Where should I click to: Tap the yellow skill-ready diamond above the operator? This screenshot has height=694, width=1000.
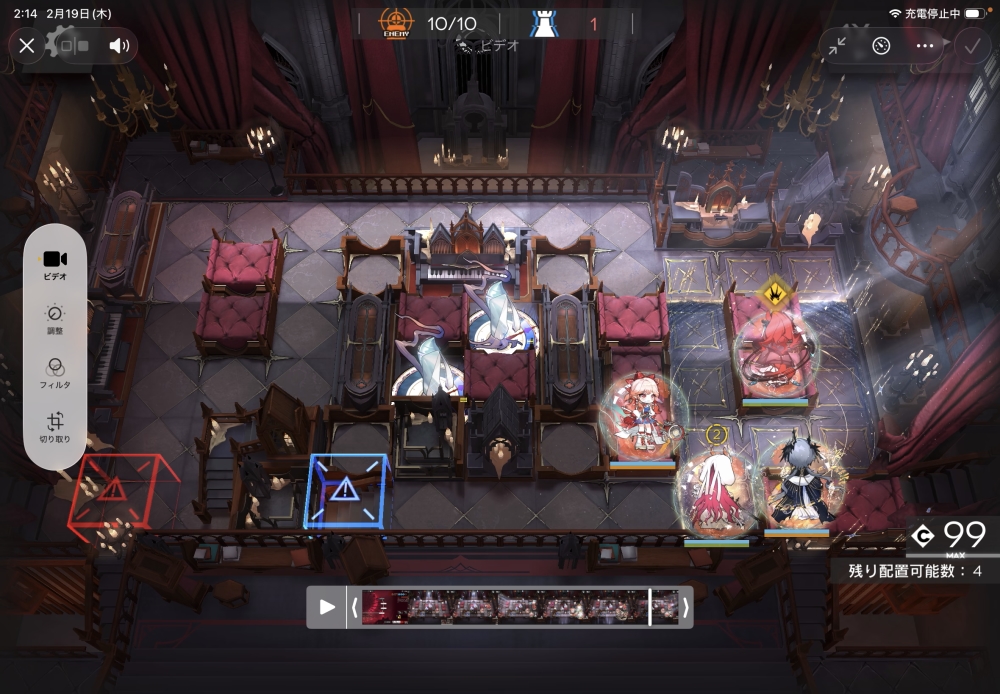(x=772, y=292)
